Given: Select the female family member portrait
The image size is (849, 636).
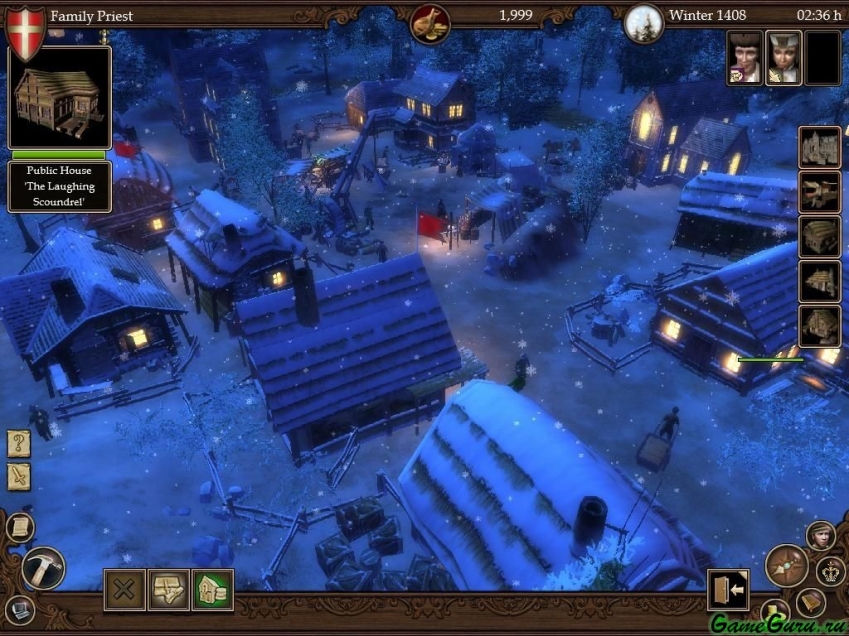Looking at the screenshot, I should point(784,57).
